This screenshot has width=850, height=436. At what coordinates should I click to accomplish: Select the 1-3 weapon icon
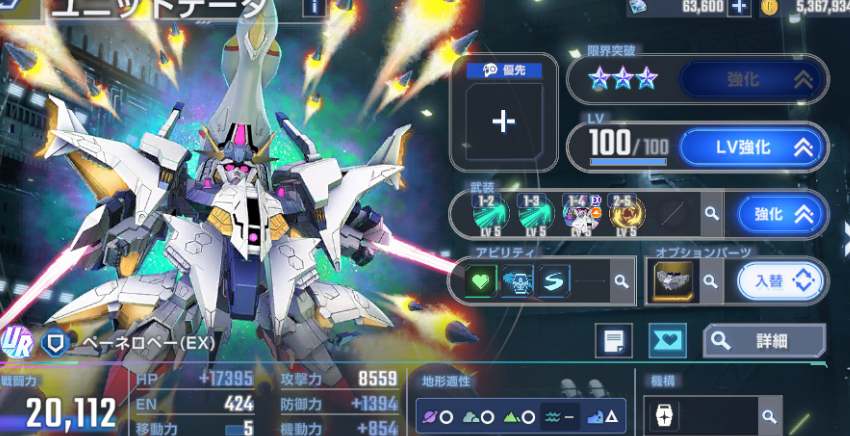coord(537,212)
